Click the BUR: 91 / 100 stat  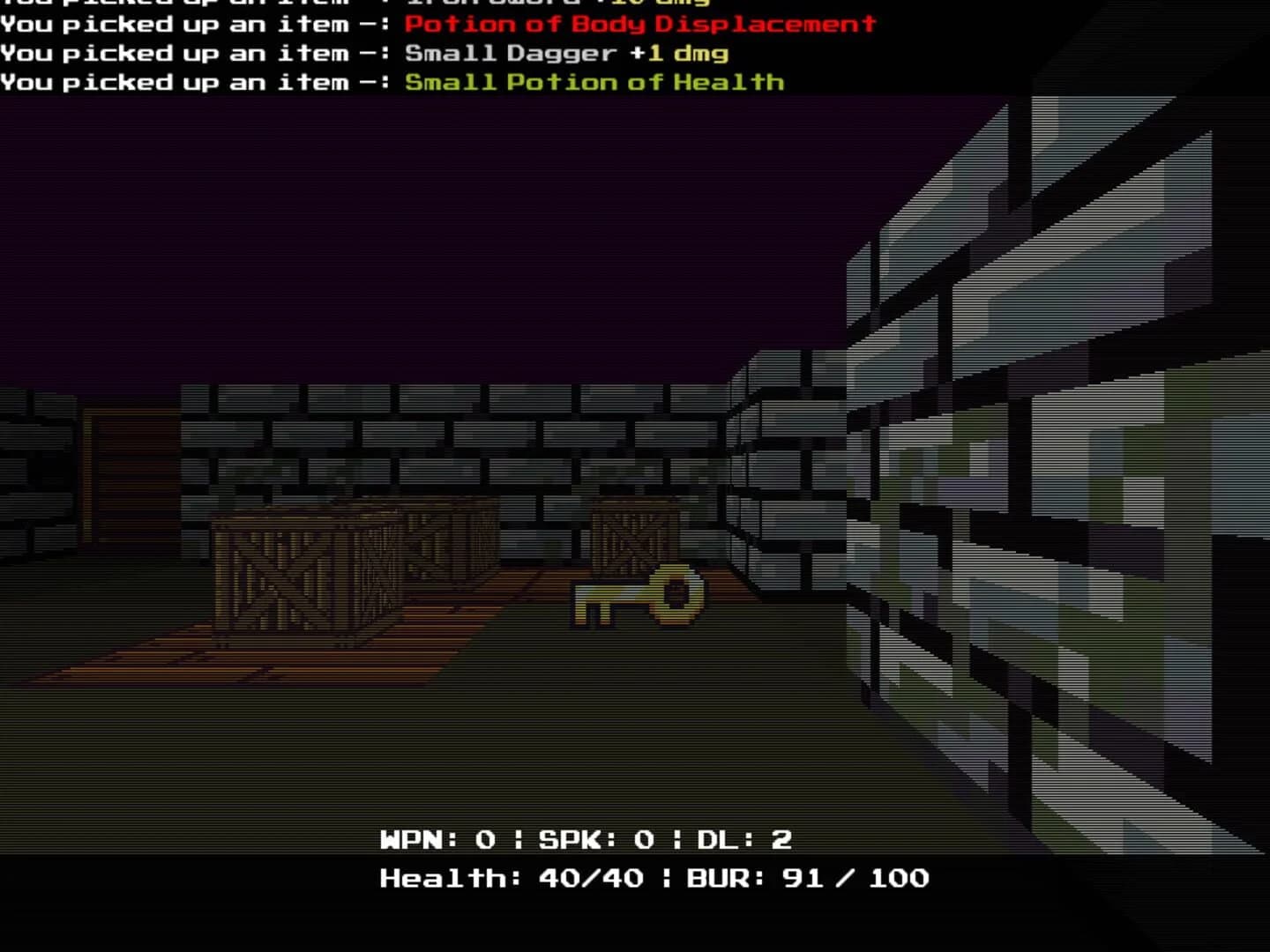(807, 878)
